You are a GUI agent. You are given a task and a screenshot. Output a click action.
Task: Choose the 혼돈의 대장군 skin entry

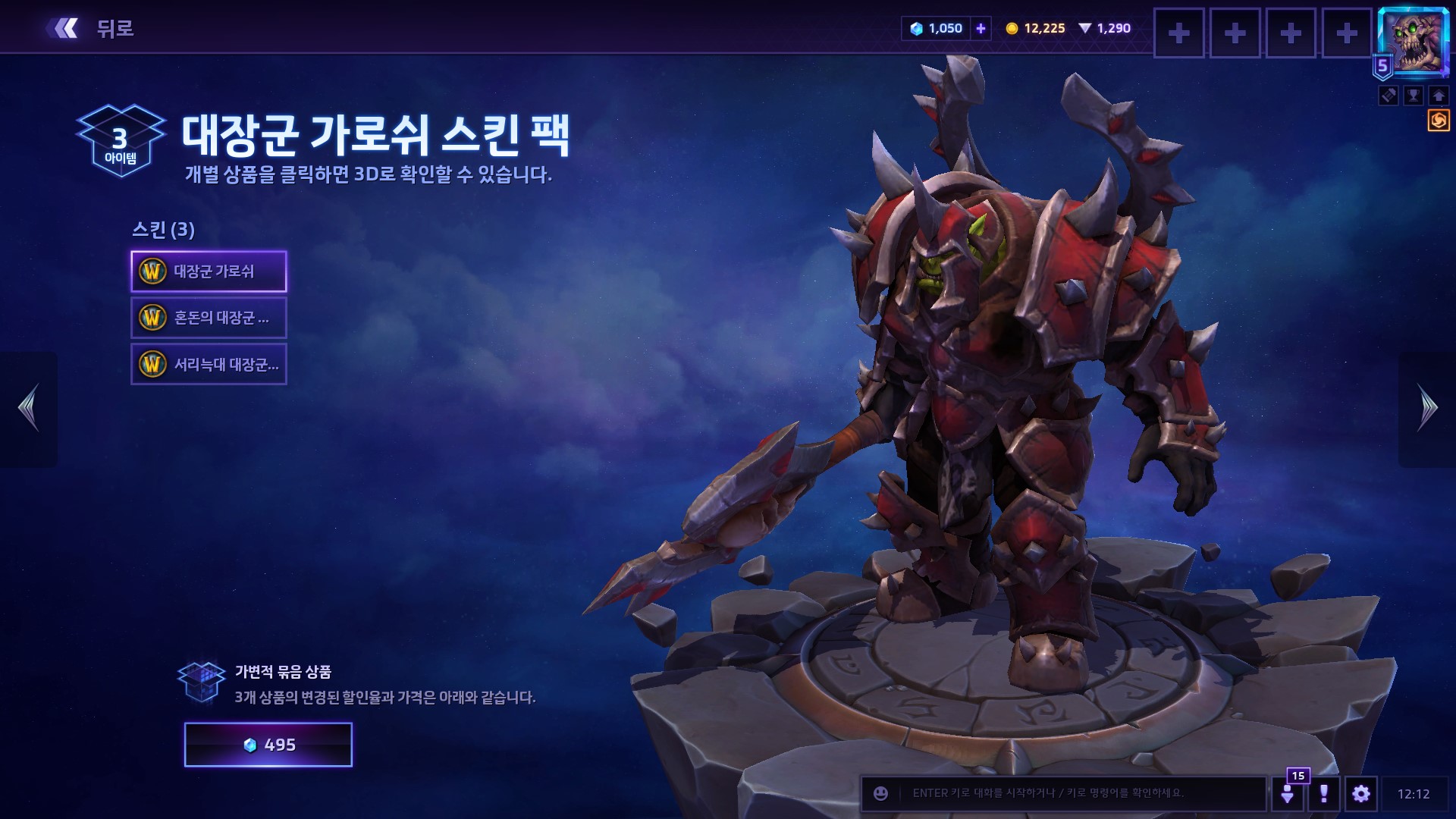(209, 318)
